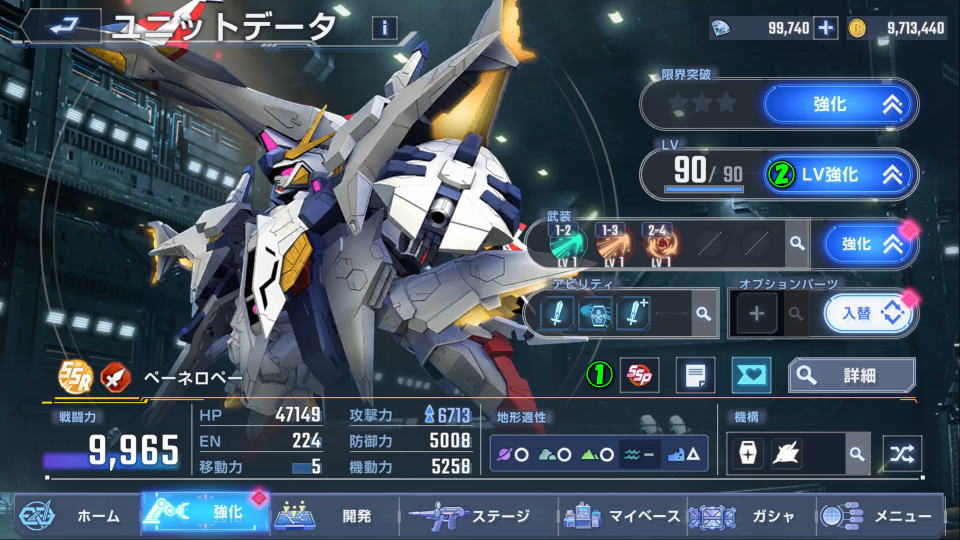Show unit details with 詳細 button
The image size is (960, 540).
(851, 375)
